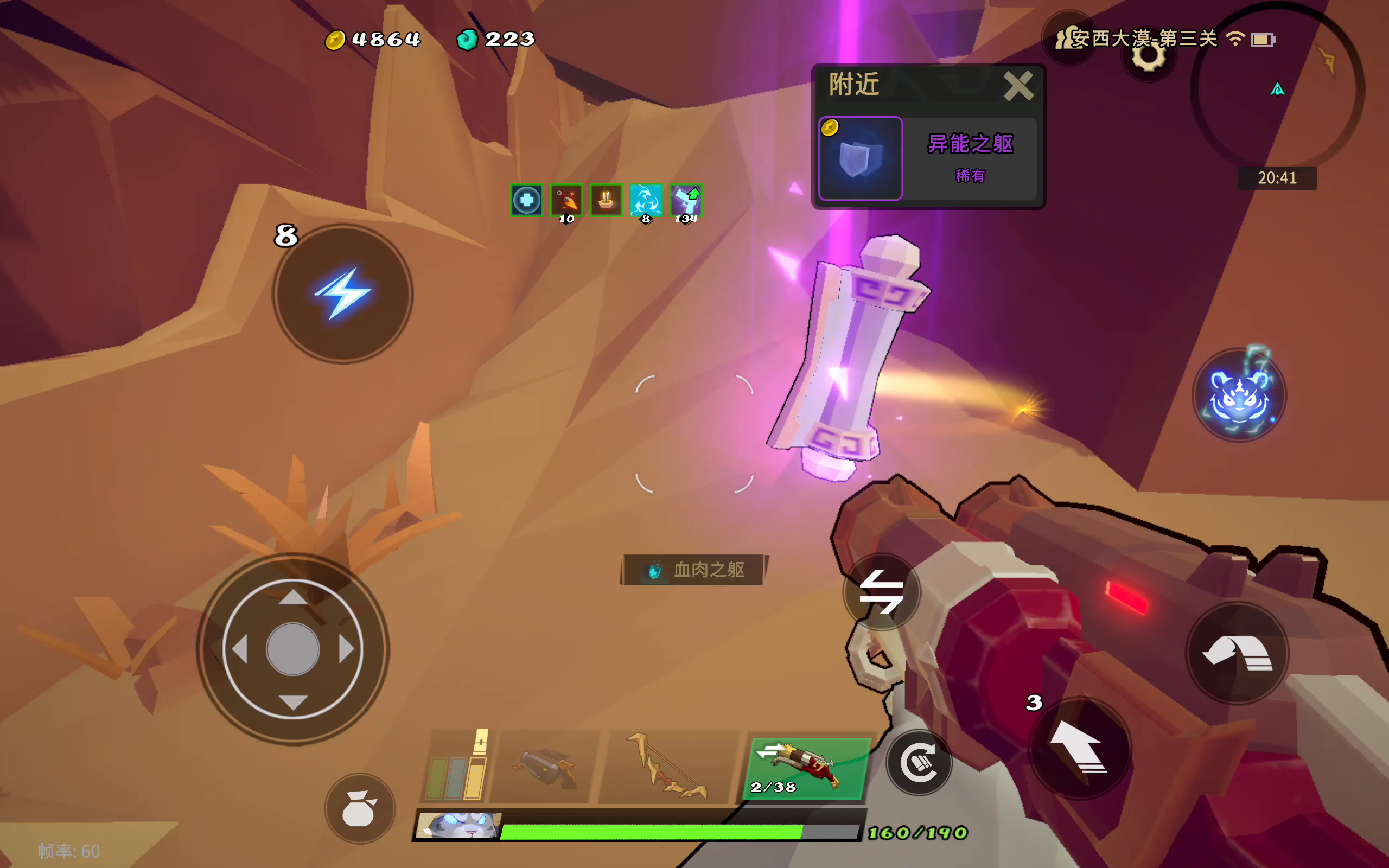Choose the green highlighted active weapon slot
This screenshot has height=868, width=1389.
pos(805,768)
